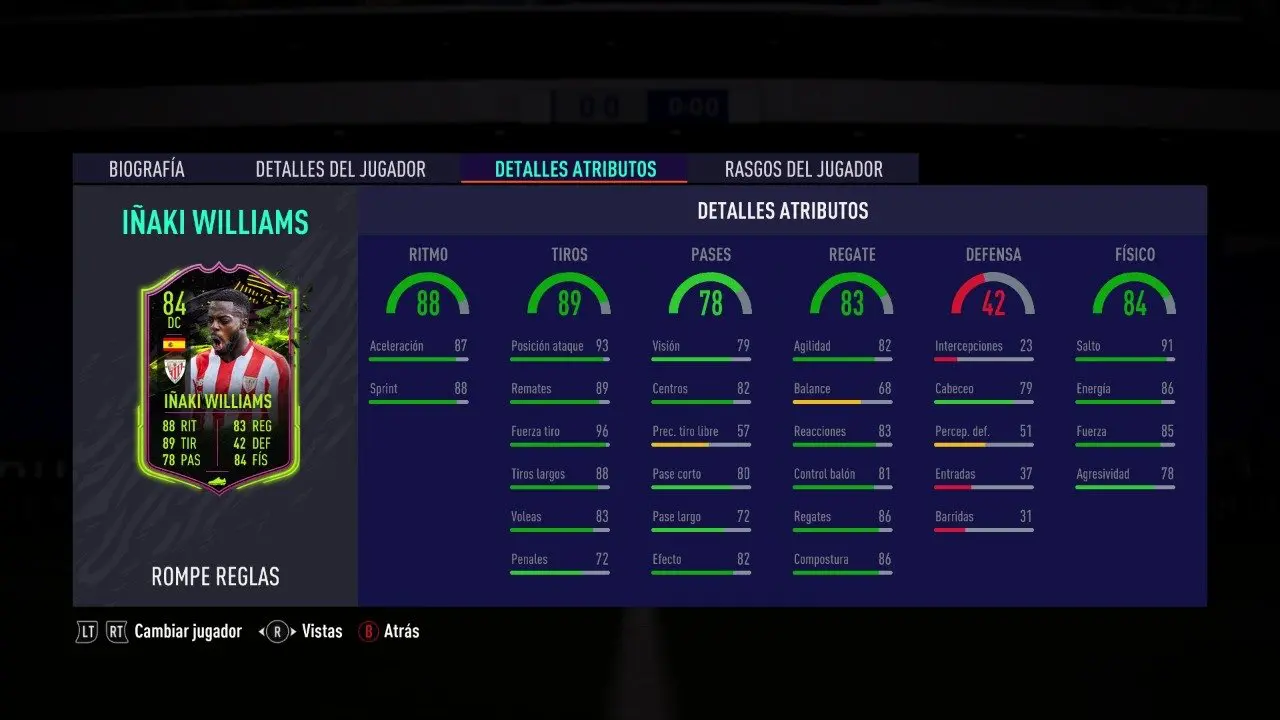Show the Rasgos del Jugador tab

pos(803,169)
